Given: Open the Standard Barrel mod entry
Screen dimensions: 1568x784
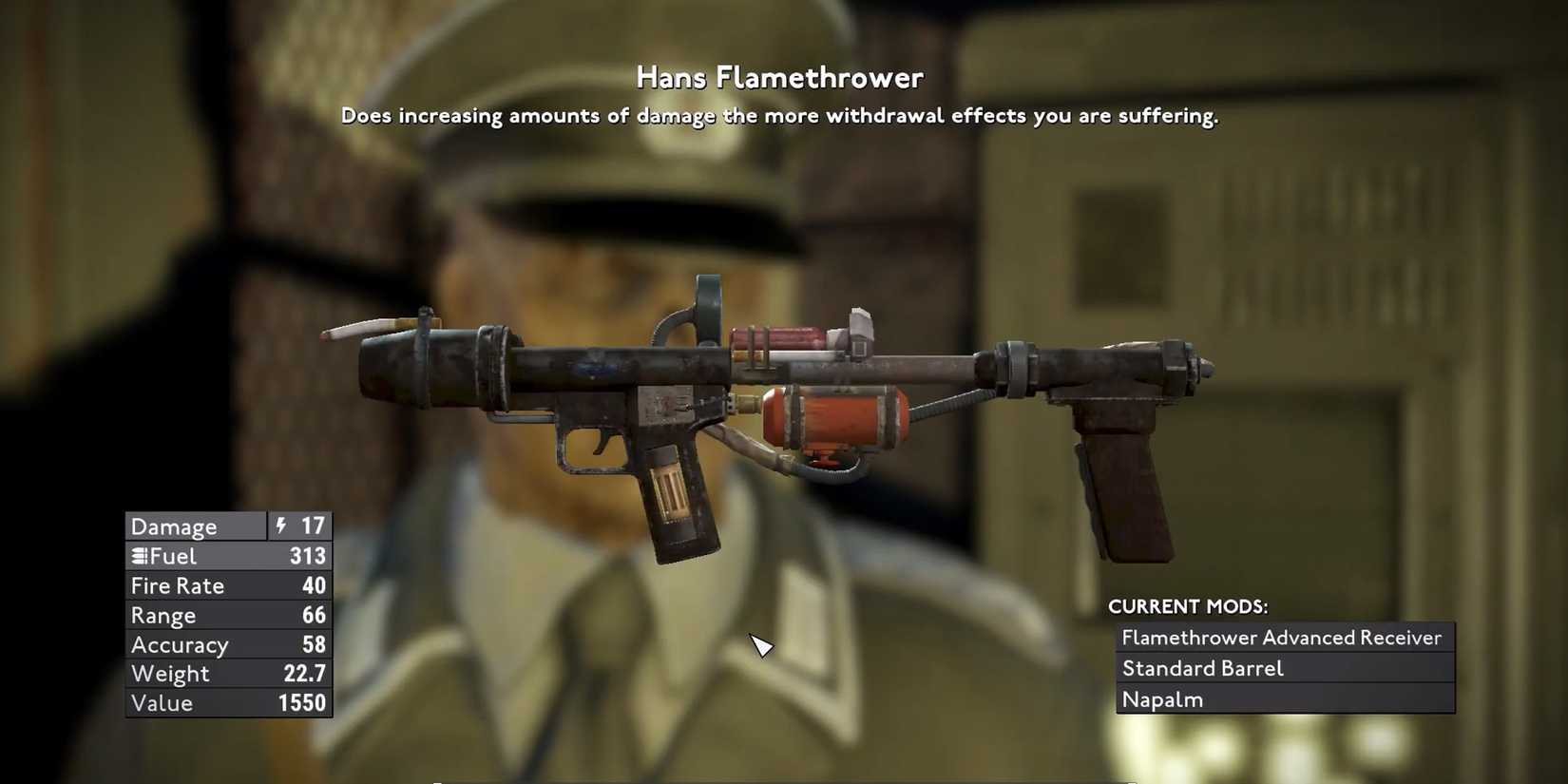Looking at the screenshot, I should [x=1204, y=668].
